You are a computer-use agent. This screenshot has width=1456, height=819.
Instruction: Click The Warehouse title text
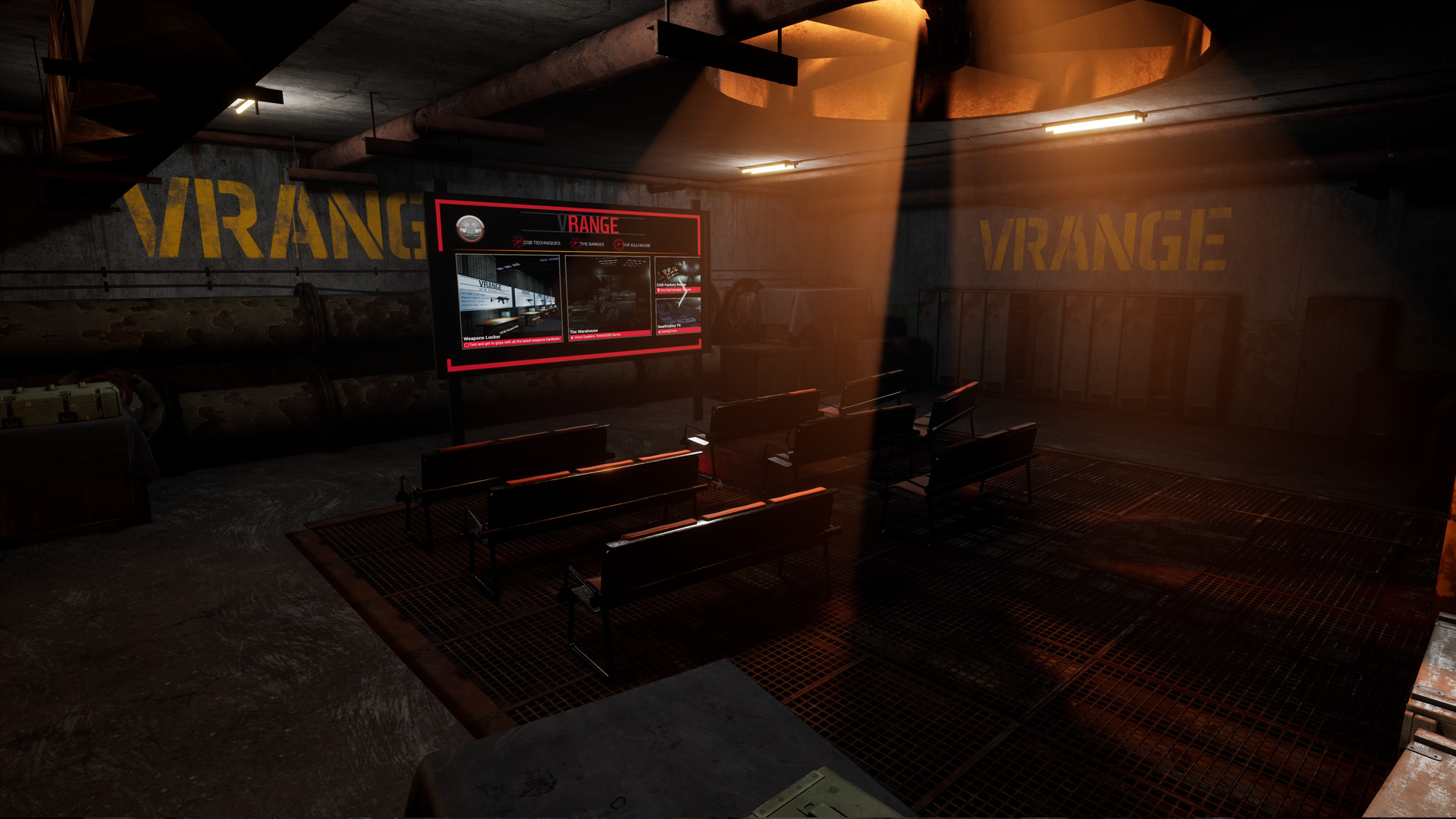click(x=585, y=330)
